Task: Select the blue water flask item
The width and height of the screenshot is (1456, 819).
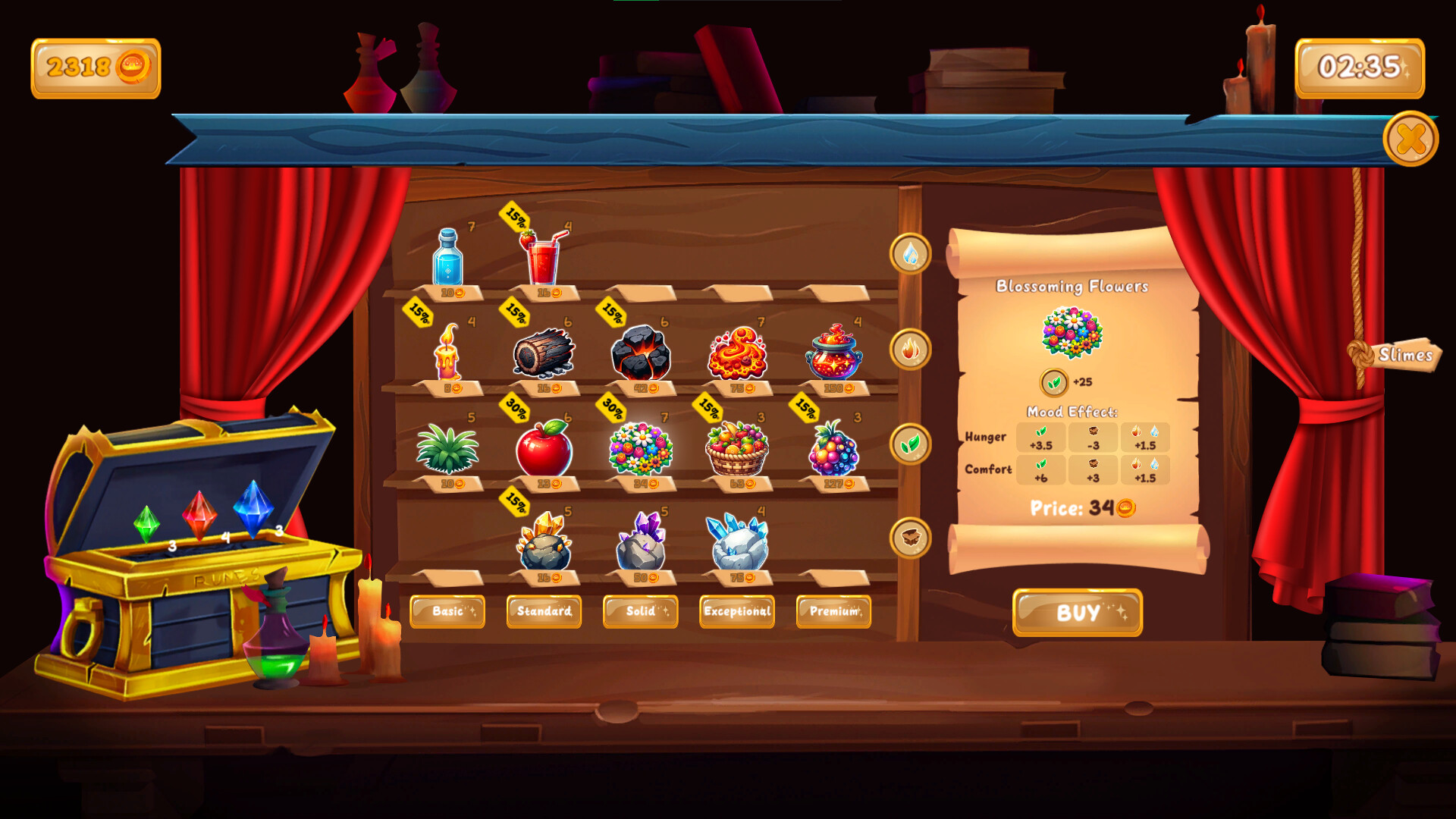Action: click(449, 258)
